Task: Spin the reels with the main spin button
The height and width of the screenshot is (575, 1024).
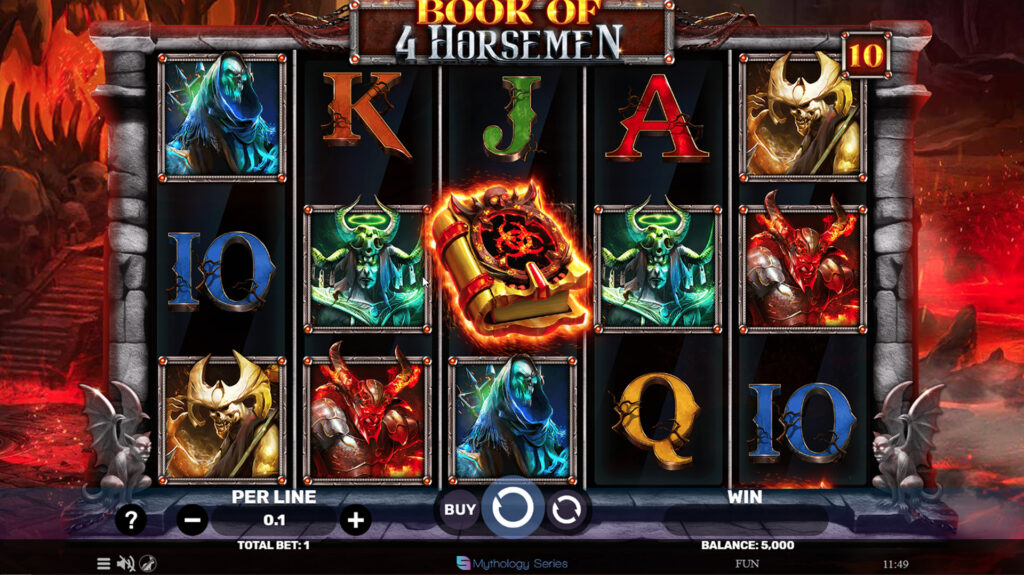Action: [512, 509]
